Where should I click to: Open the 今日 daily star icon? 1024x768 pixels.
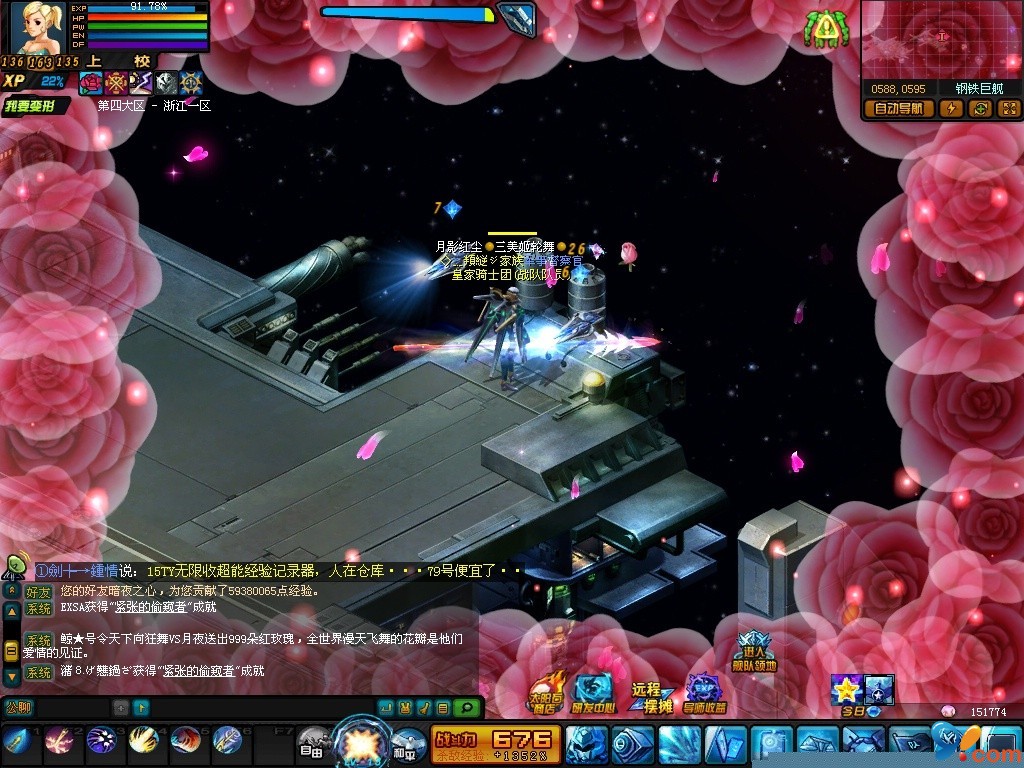pyautogui.click(x=846, y=692)
